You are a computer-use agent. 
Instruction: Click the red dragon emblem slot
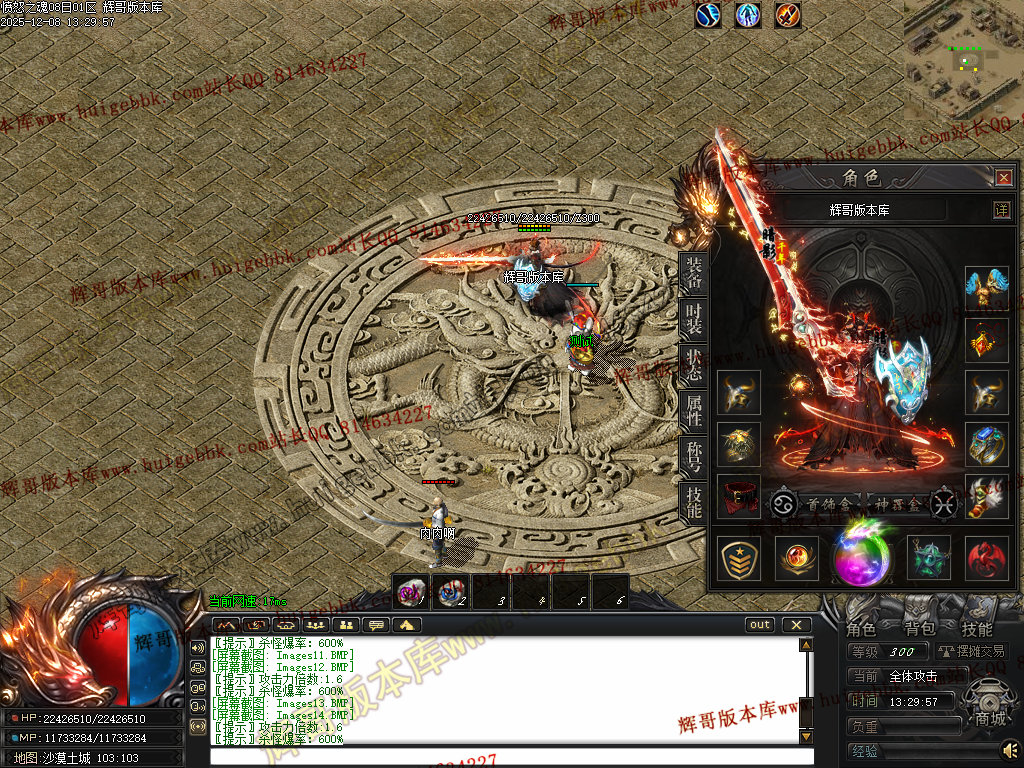pos(987,558)
